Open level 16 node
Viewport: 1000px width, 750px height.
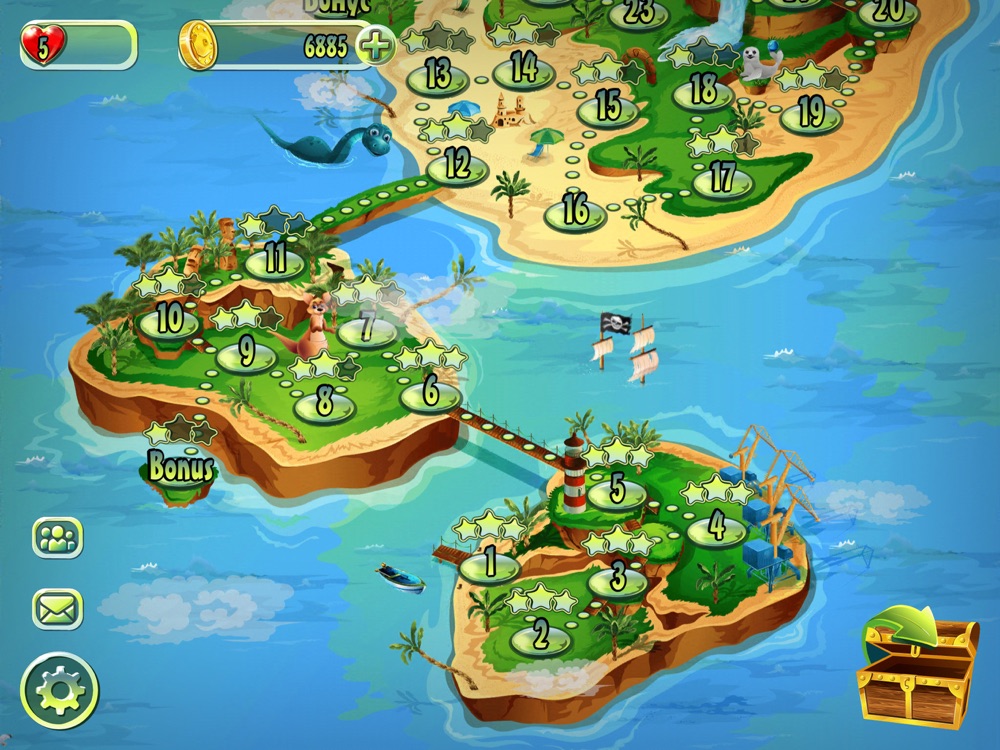point(575,212)
